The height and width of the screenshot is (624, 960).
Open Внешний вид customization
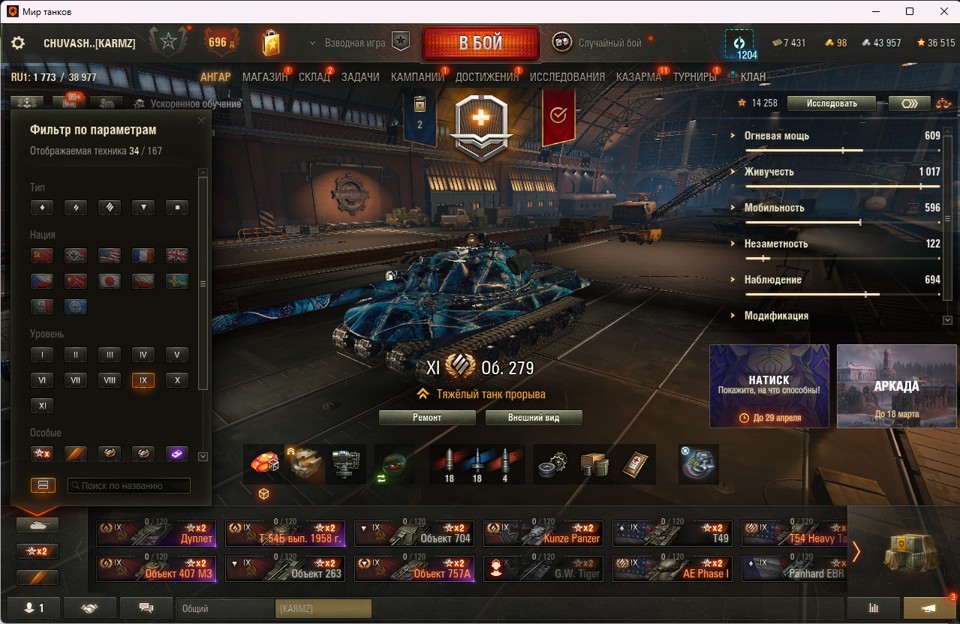533,417
